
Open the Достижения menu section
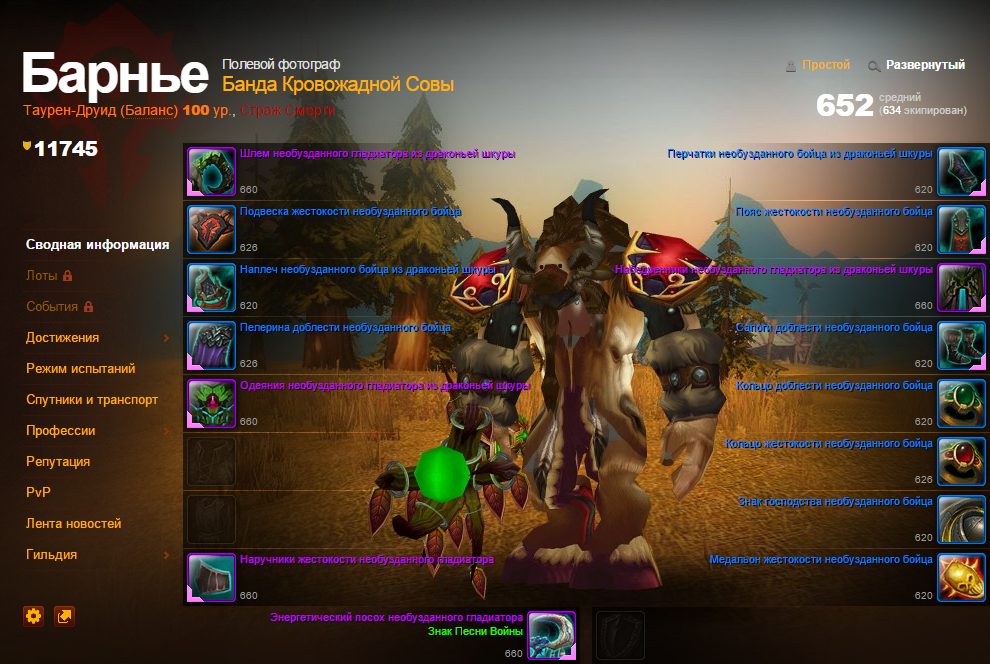[x=63, y=338]
